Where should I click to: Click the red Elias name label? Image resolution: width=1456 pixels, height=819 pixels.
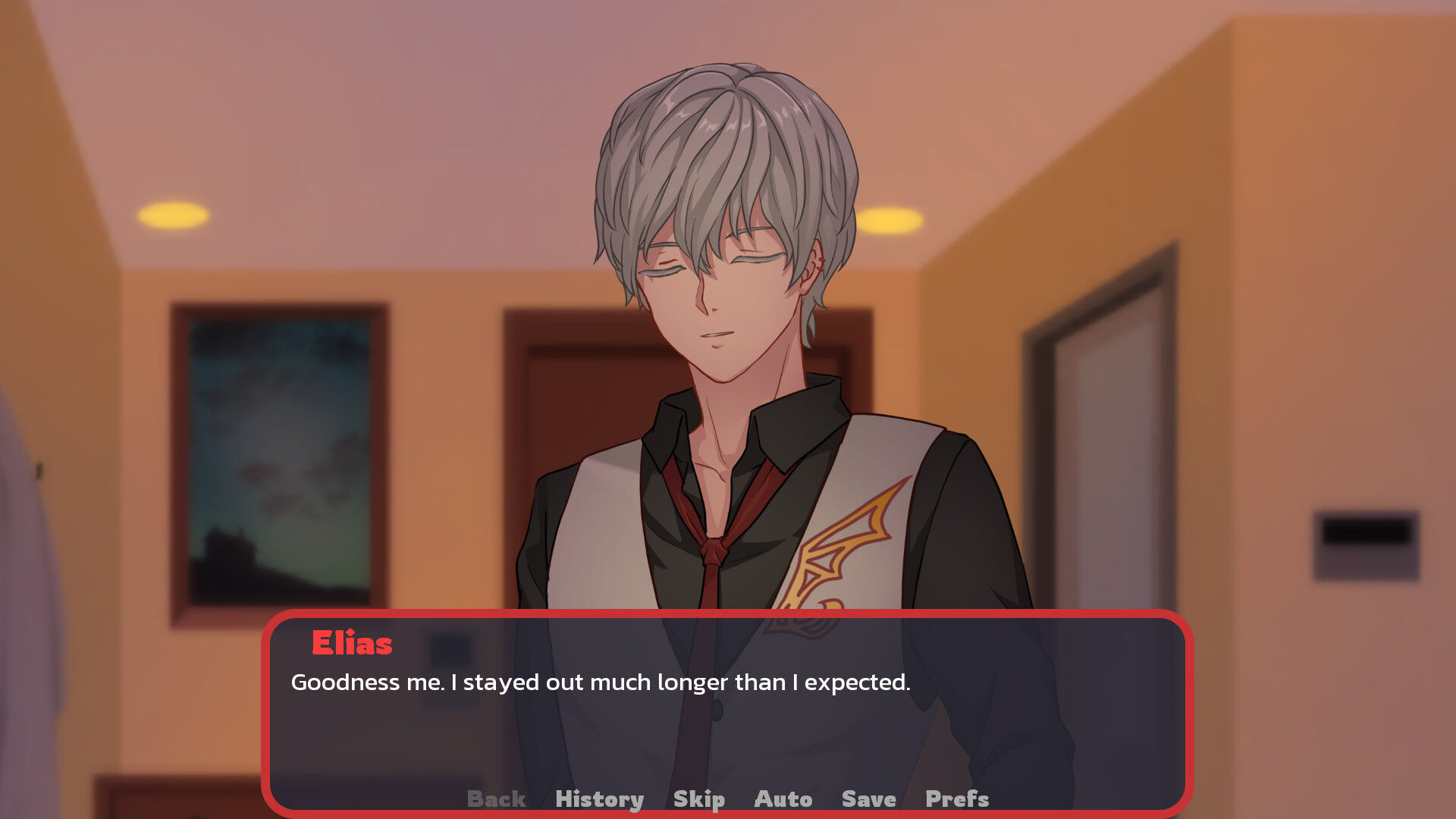click(x=352, y=644)
